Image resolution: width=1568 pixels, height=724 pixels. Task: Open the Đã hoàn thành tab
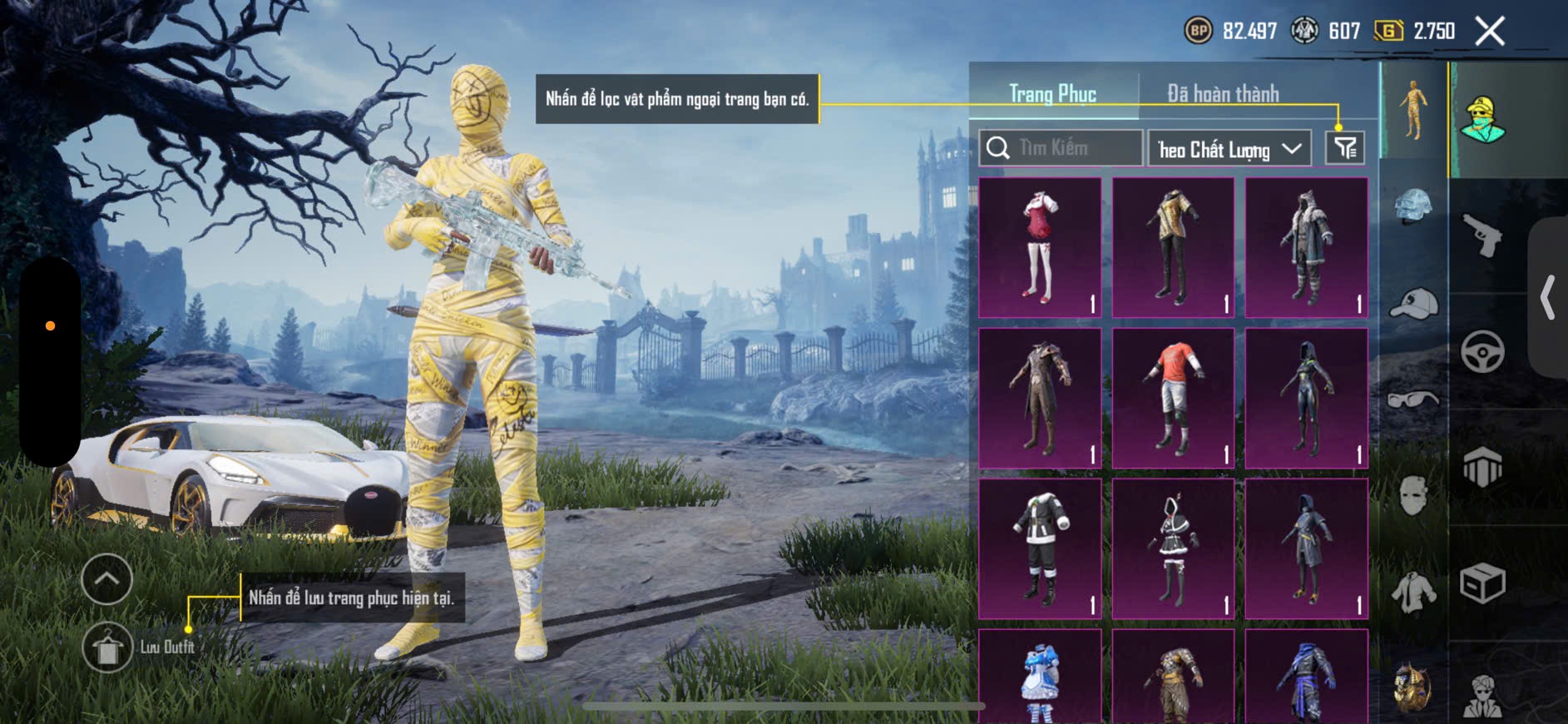(1222, 94)
